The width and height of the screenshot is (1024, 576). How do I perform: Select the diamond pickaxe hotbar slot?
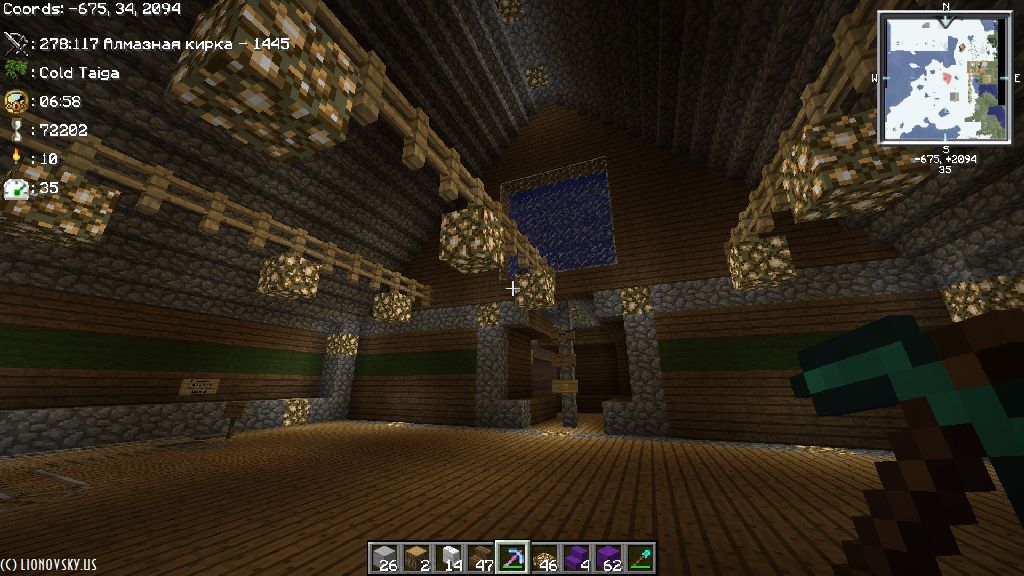(512, 557)
